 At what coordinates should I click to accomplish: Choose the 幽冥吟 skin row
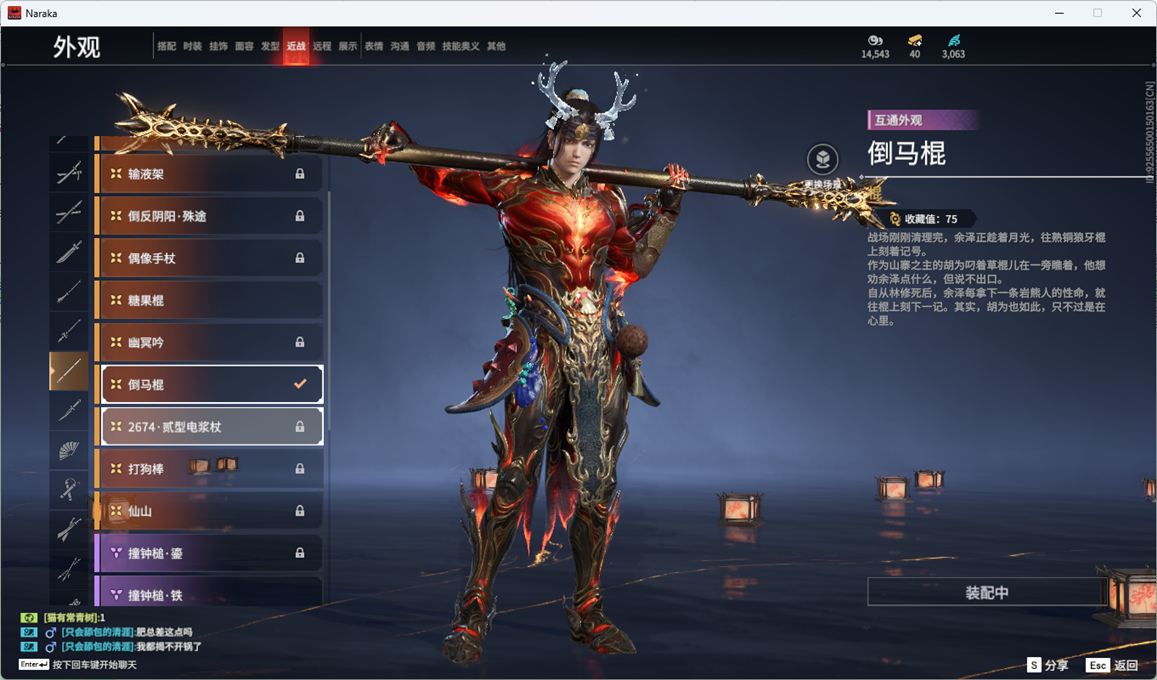click(208, 342)
